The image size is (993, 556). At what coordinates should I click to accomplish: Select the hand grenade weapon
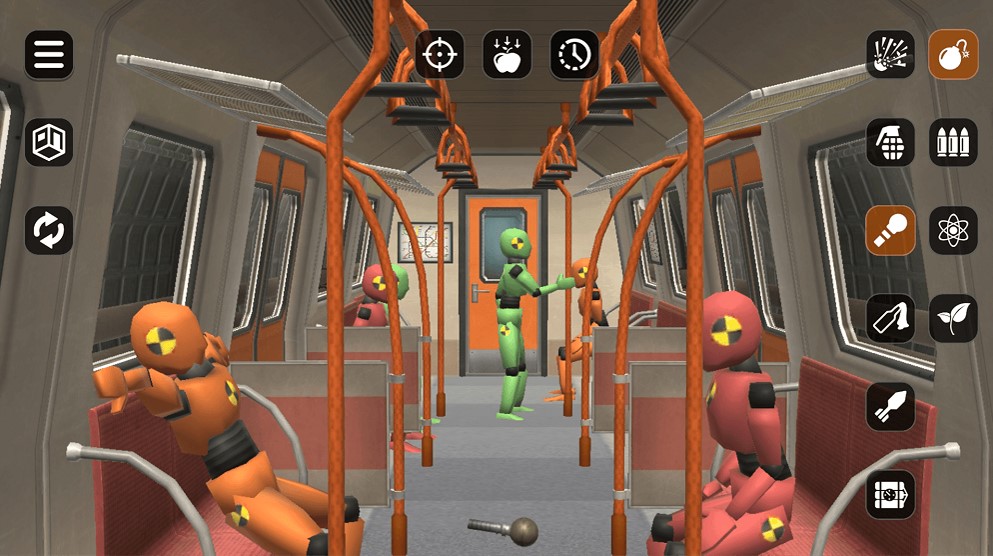890,143
